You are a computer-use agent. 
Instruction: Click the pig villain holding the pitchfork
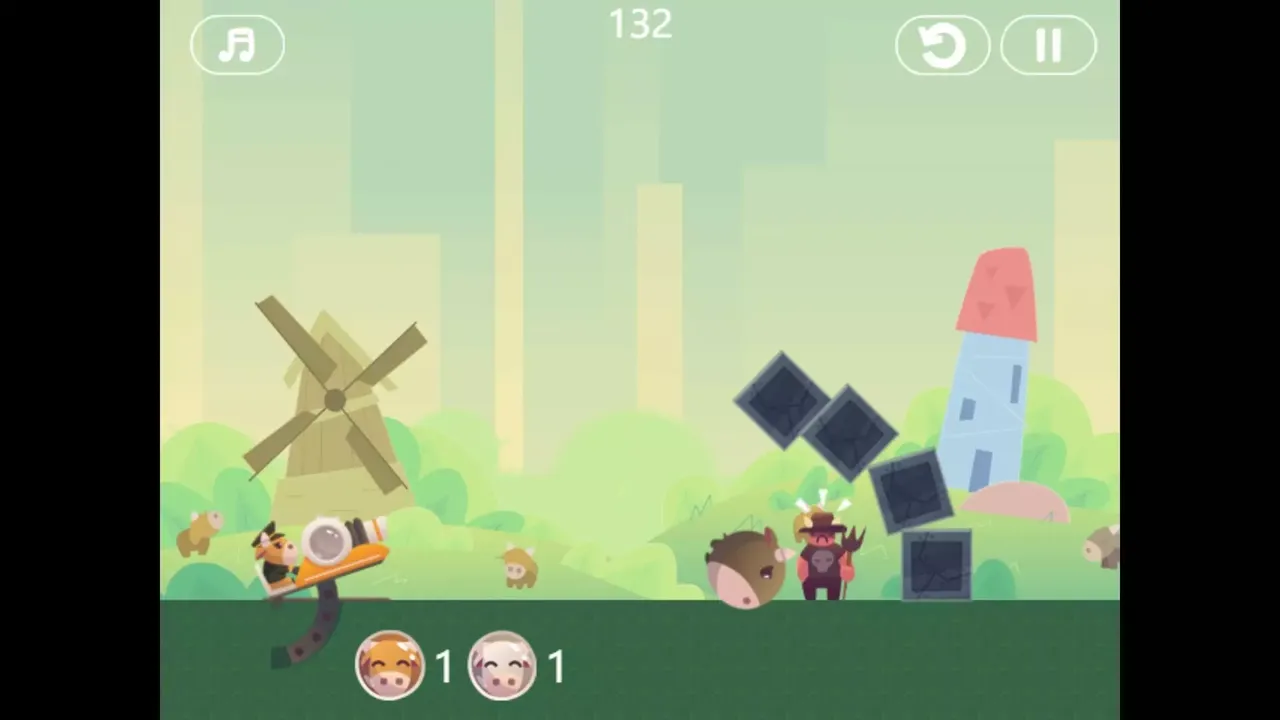(820, 555)
